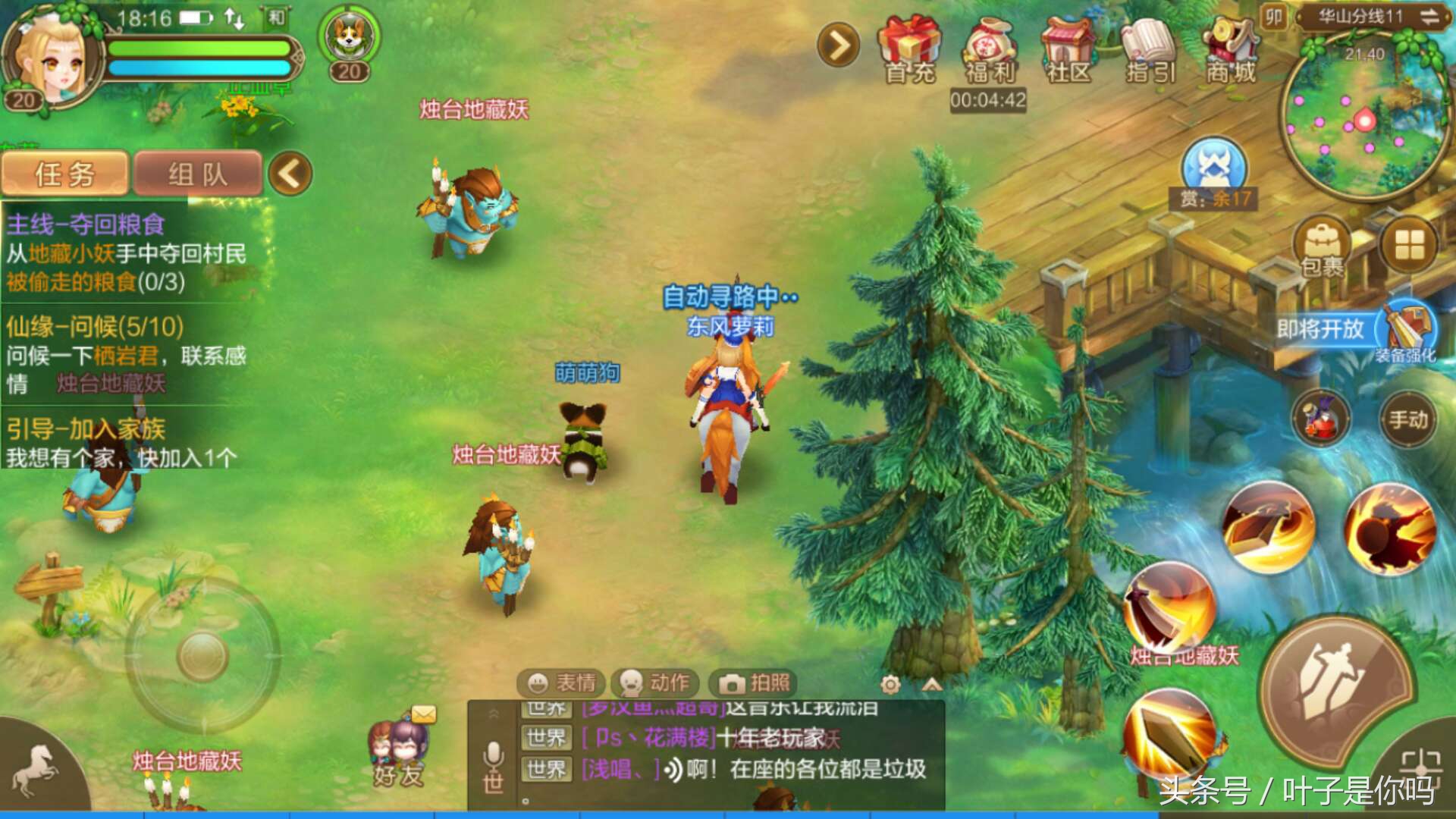
Task: Open the 指引 guide book
Action: [x=1150, y=49]
